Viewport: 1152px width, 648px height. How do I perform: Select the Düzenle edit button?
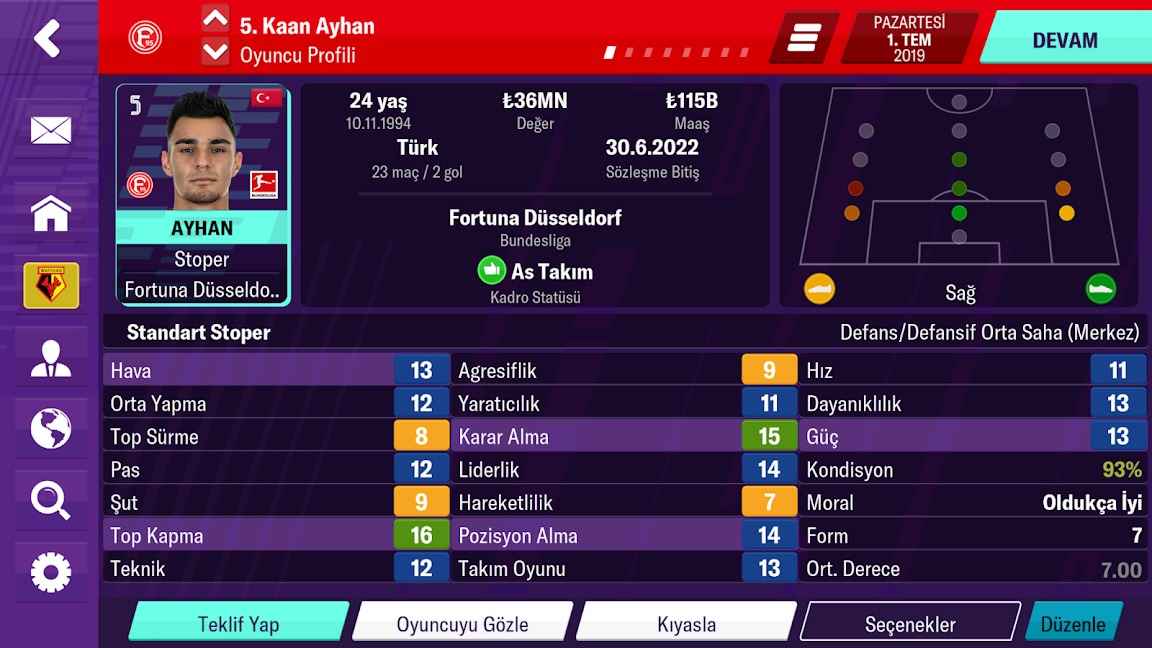[1073, 624]
